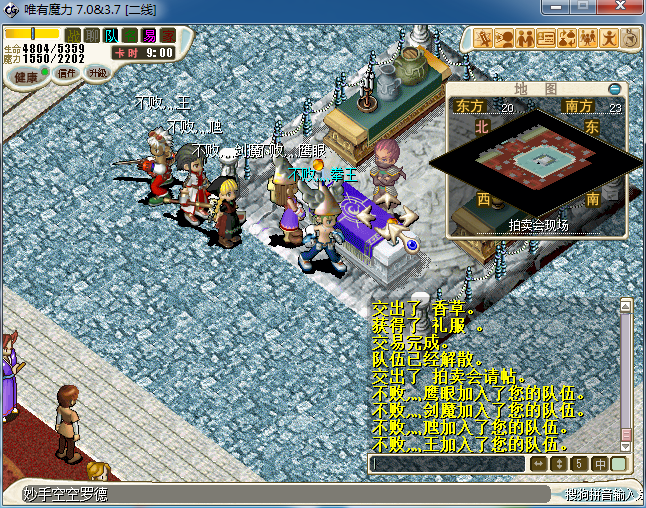
Task: Click the two-person team-up icon
Action: 526,39
